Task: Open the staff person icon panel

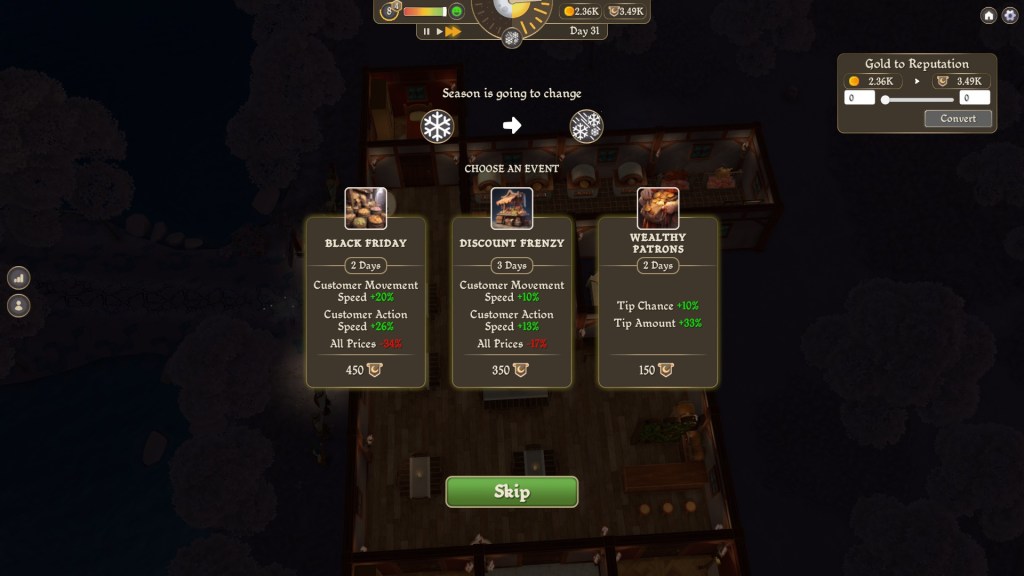Action: click(x=18, y=305)
